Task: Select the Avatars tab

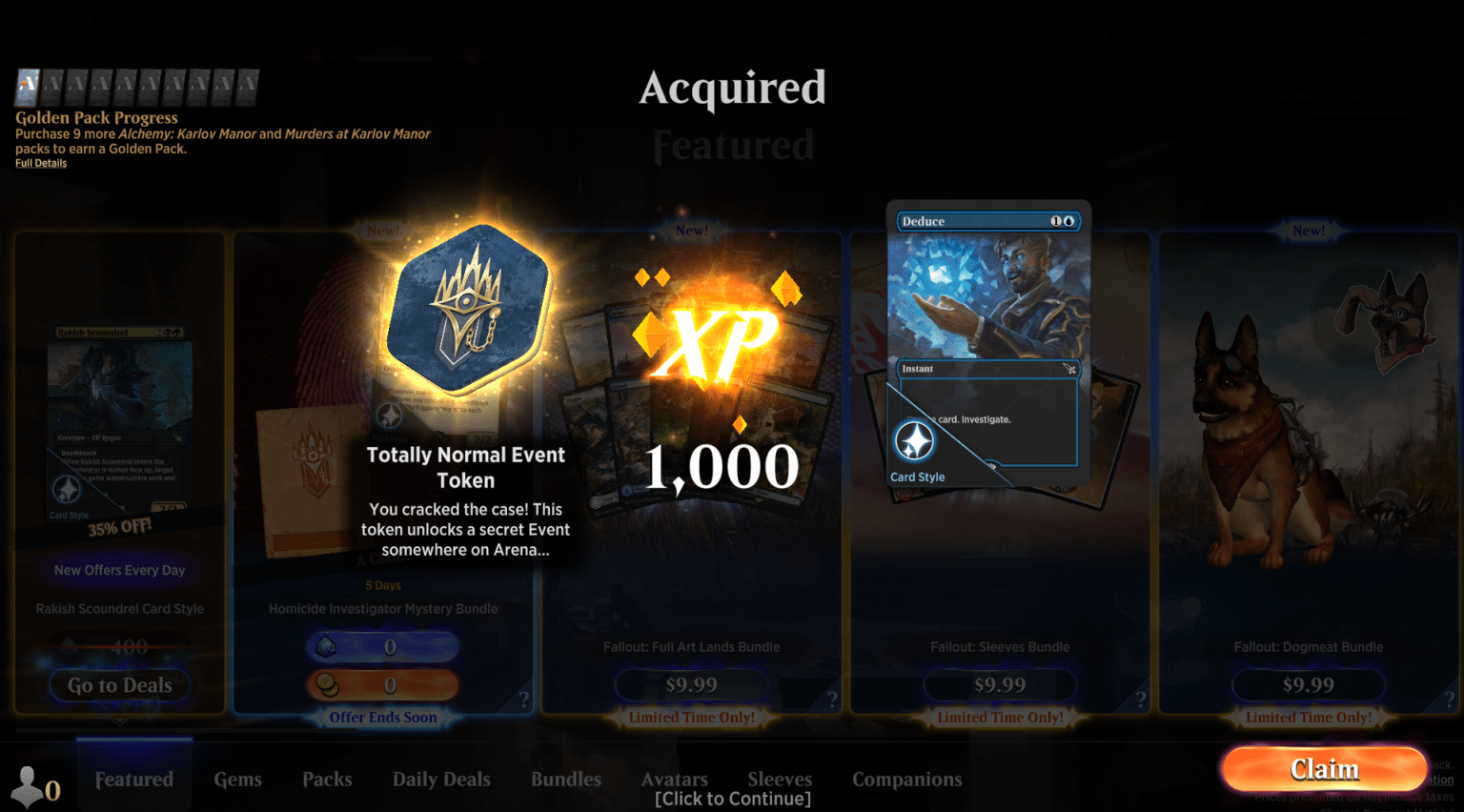Action: coord(674,779)
